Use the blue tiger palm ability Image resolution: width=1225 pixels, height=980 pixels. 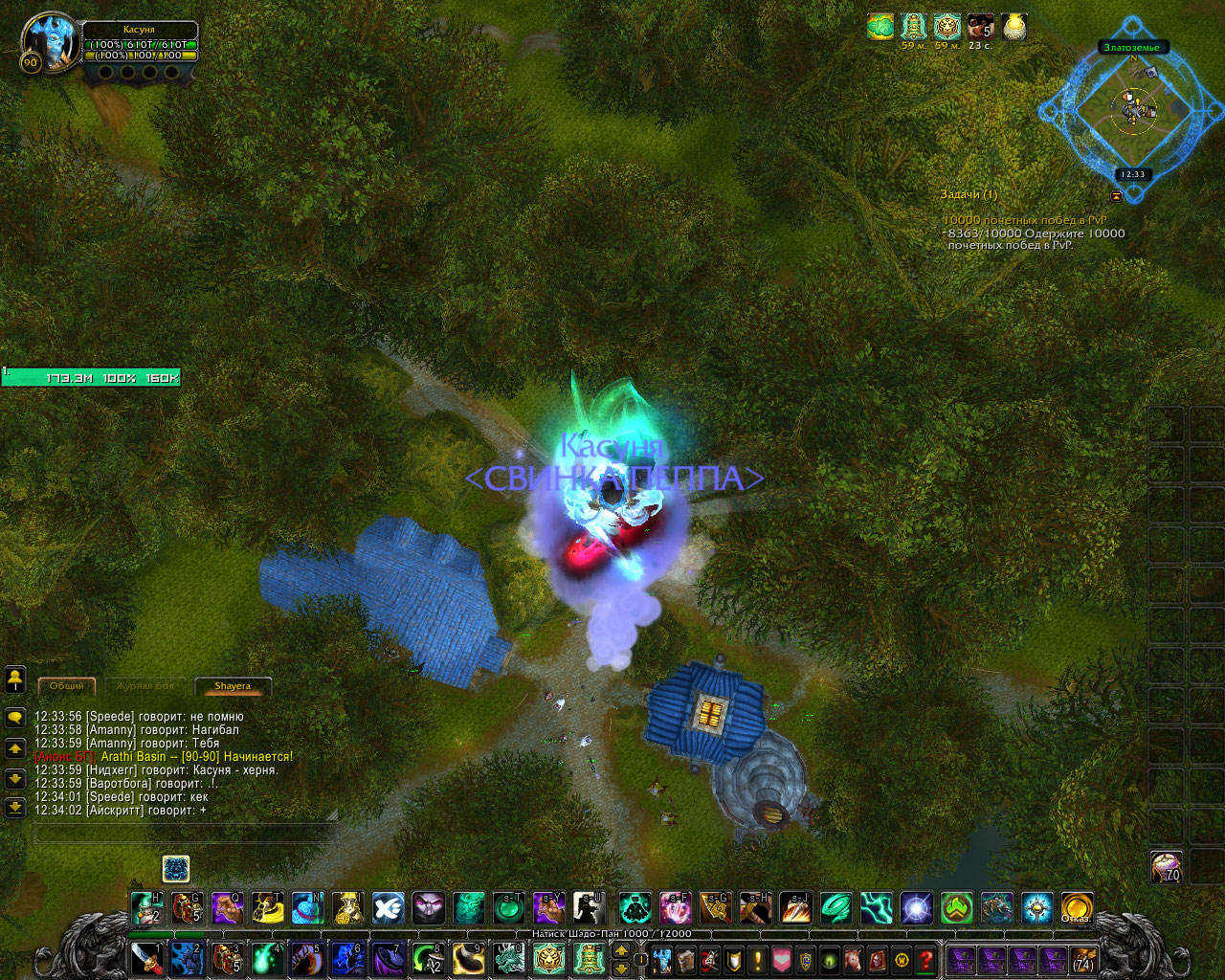187,958
